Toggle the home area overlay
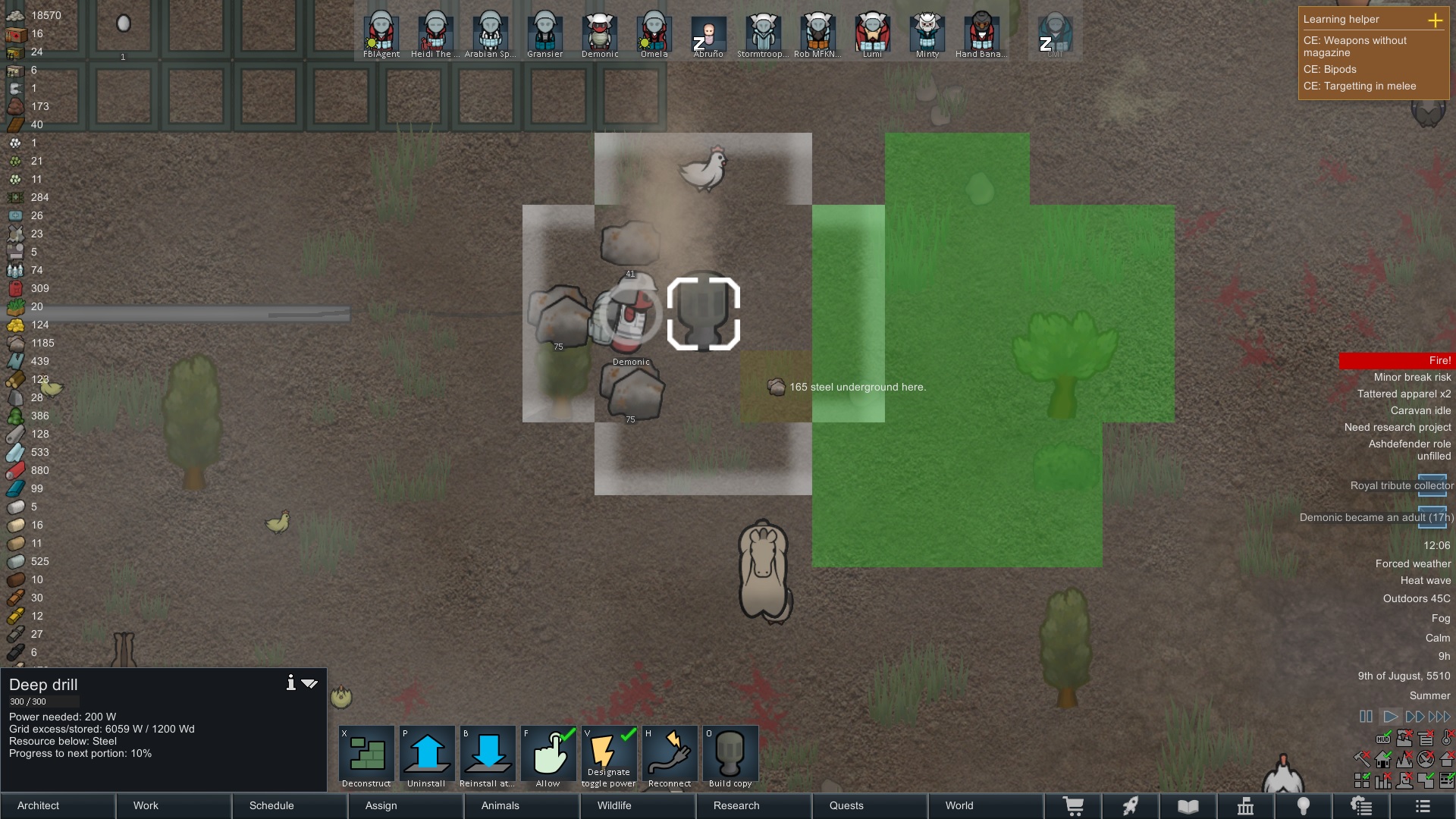 (x=1383, y=759)
